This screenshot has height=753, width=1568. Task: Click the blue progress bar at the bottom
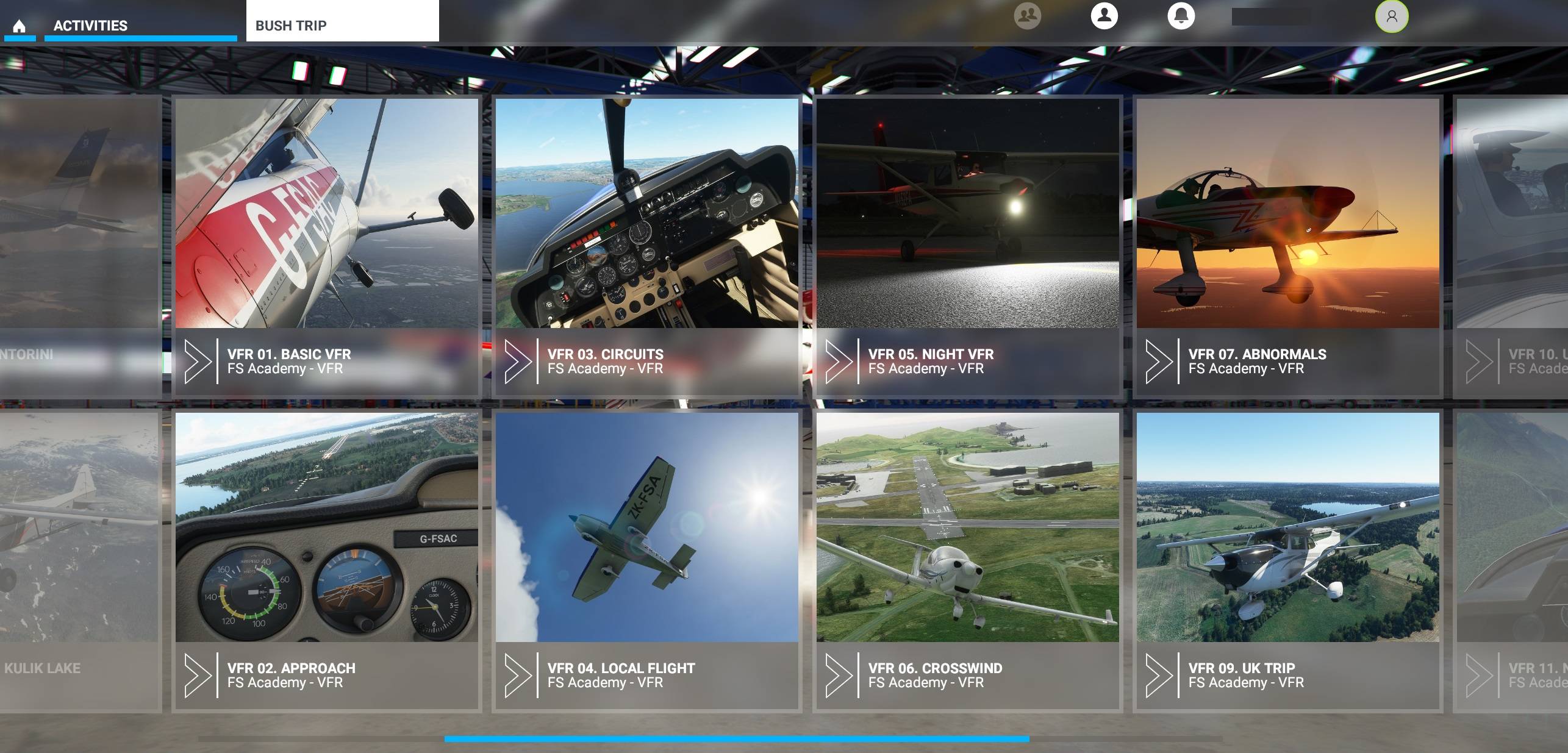pos(732,739)
